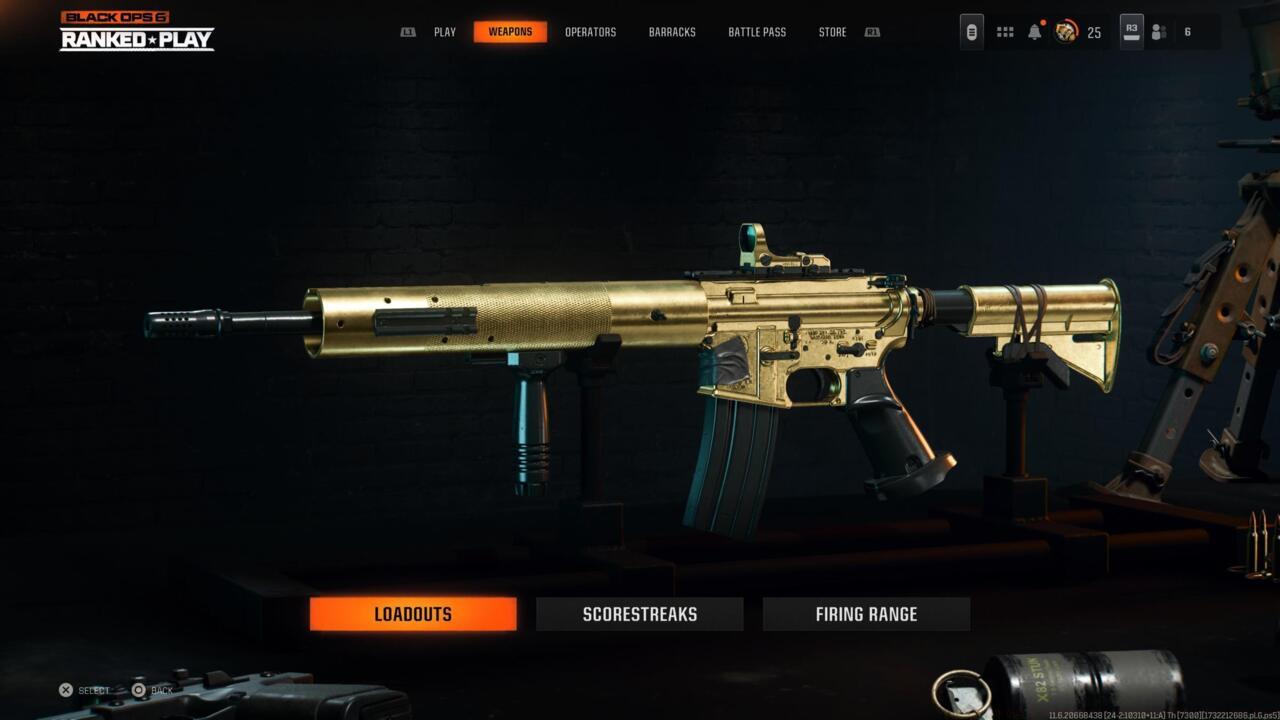Open the Loadouts menu
This screenshot has width=1280, height=720.
coord(413,614)
